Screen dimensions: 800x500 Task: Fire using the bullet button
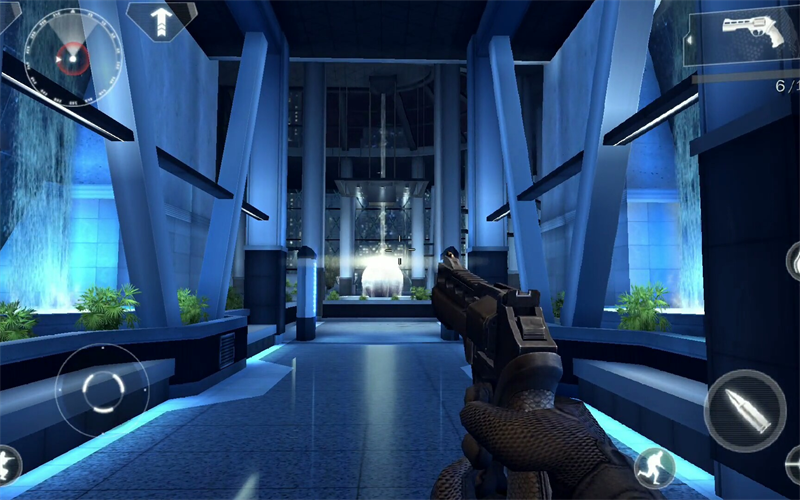coord(745,410)
